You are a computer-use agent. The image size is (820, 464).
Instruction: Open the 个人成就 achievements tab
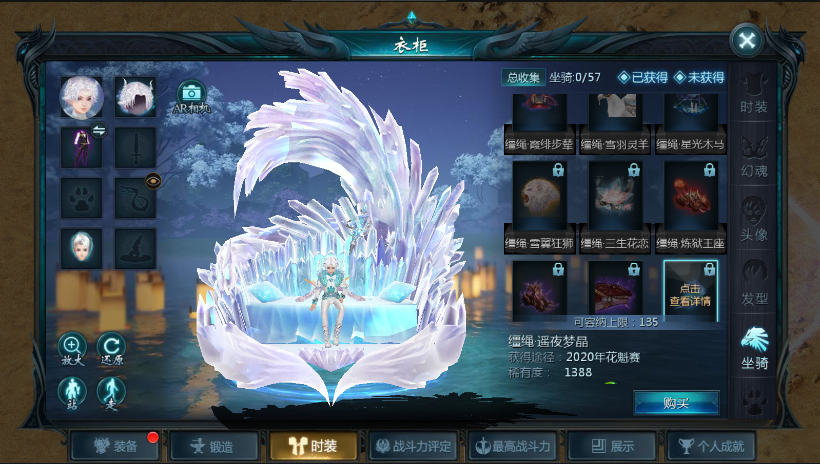click(711, 446)
